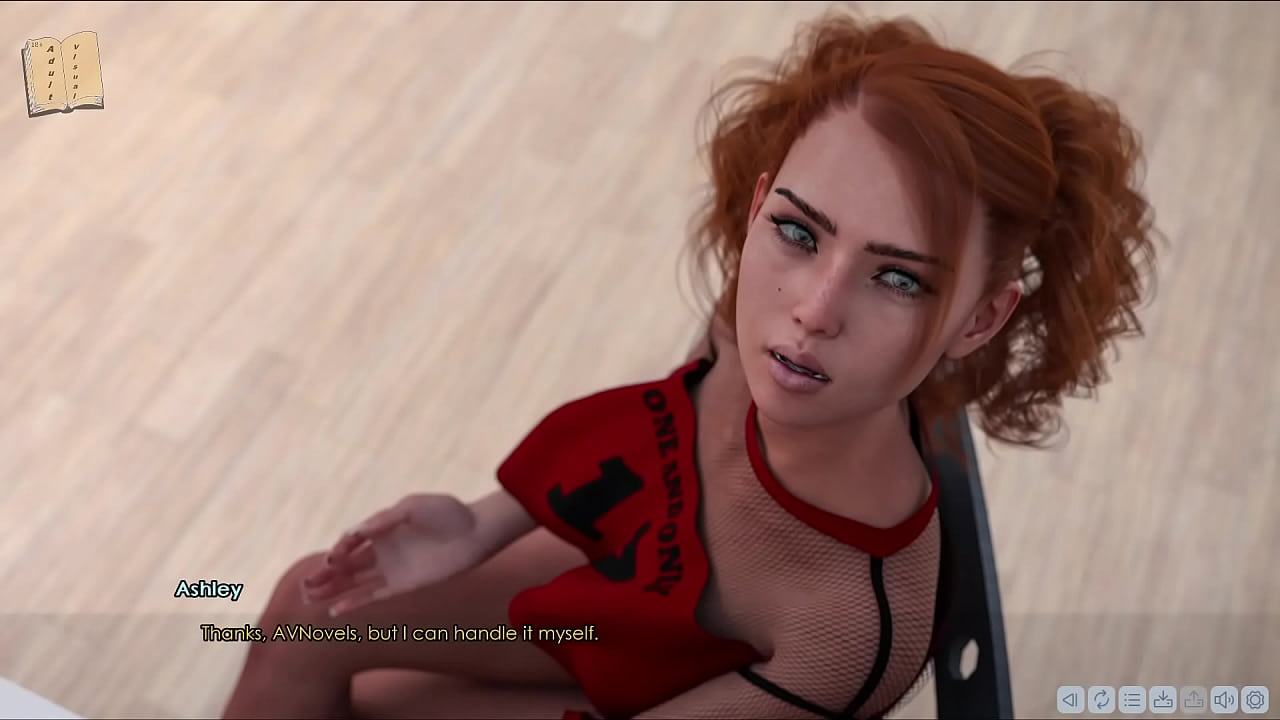This screenshot has width=1280, height=720.
Task: Save the game with the download-tray icon
Action: click(1163, 700)
